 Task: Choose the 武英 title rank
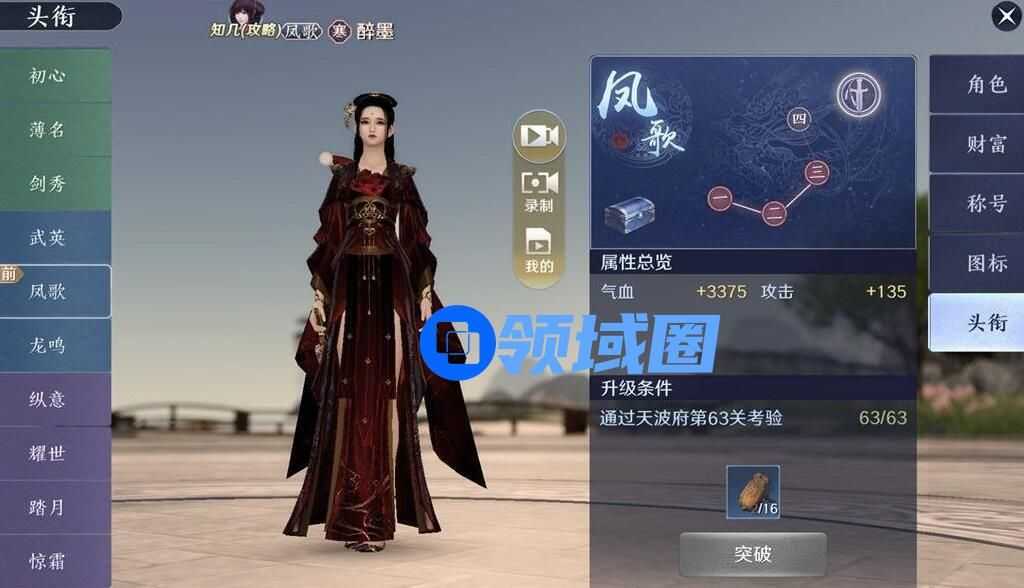(50, 238)
